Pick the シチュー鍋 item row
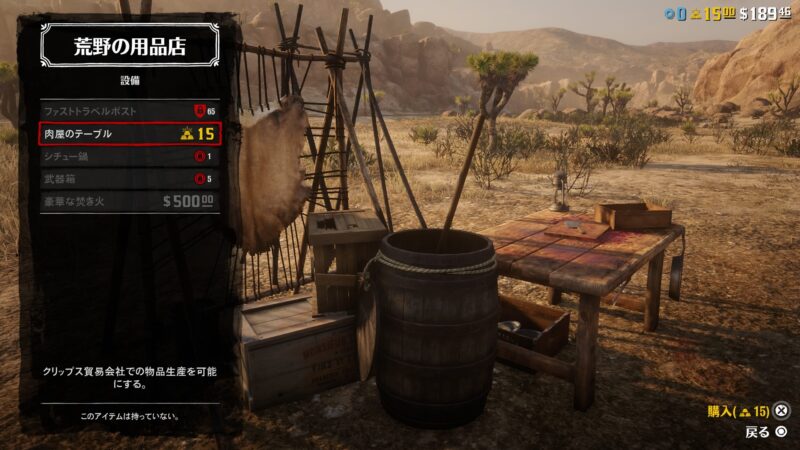The image size is (800, 450). pyautogui.click(x=128, y=156)
